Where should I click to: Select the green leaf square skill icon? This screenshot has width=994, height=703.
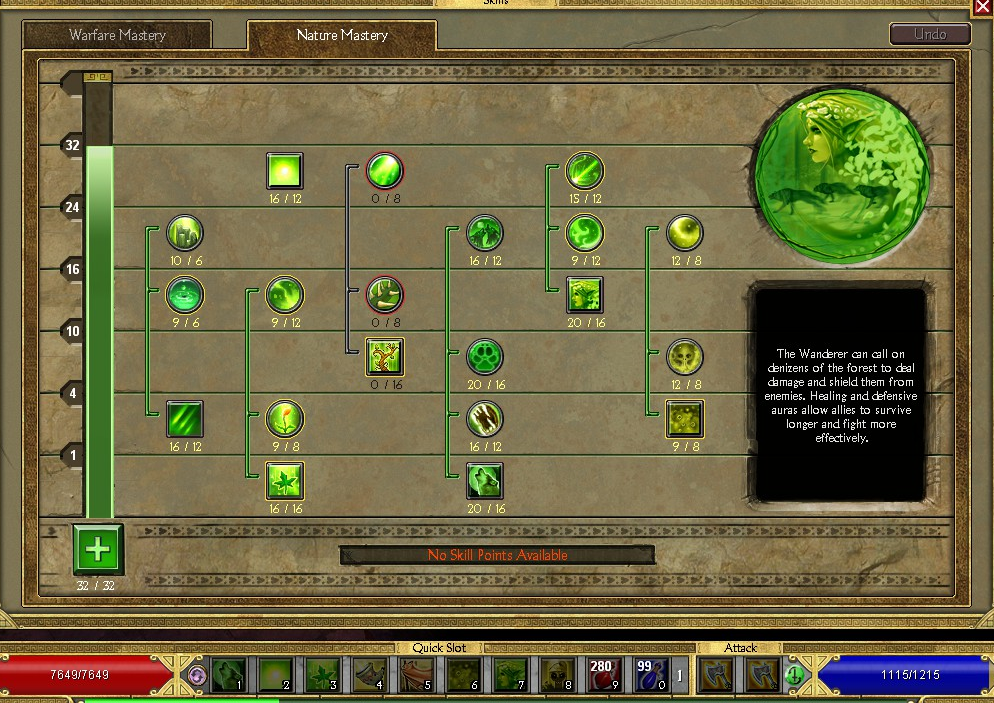(285, 481)
